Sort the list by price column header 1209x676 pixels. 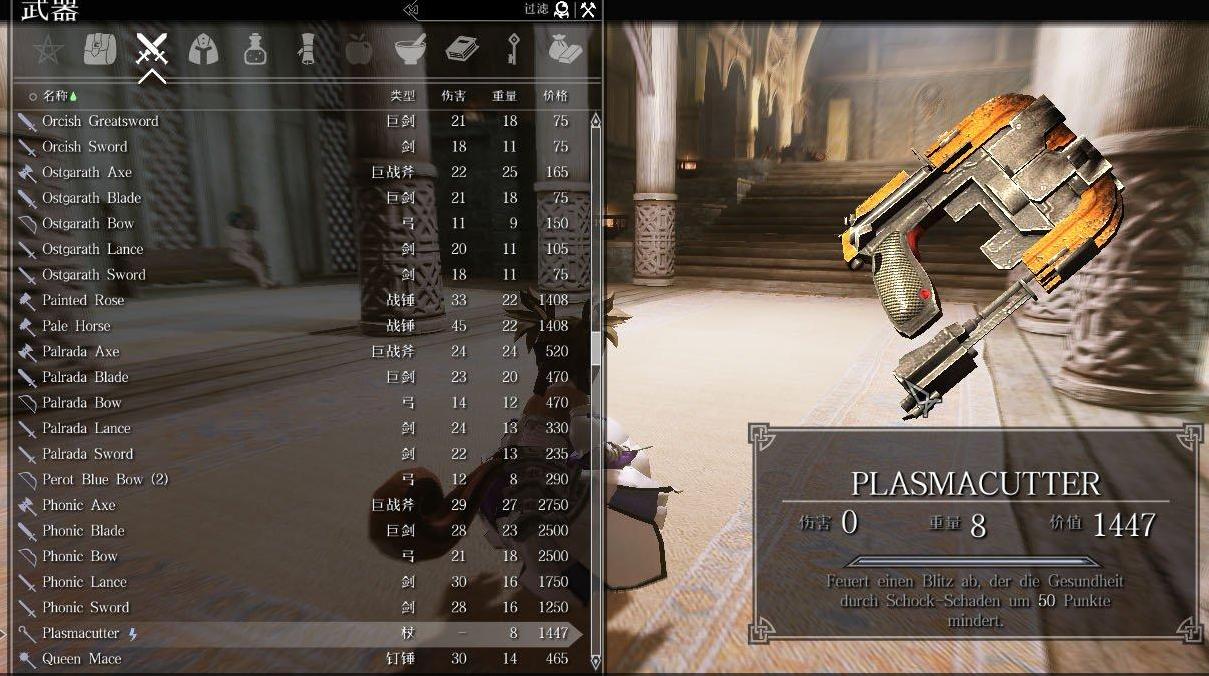(555, 96)
